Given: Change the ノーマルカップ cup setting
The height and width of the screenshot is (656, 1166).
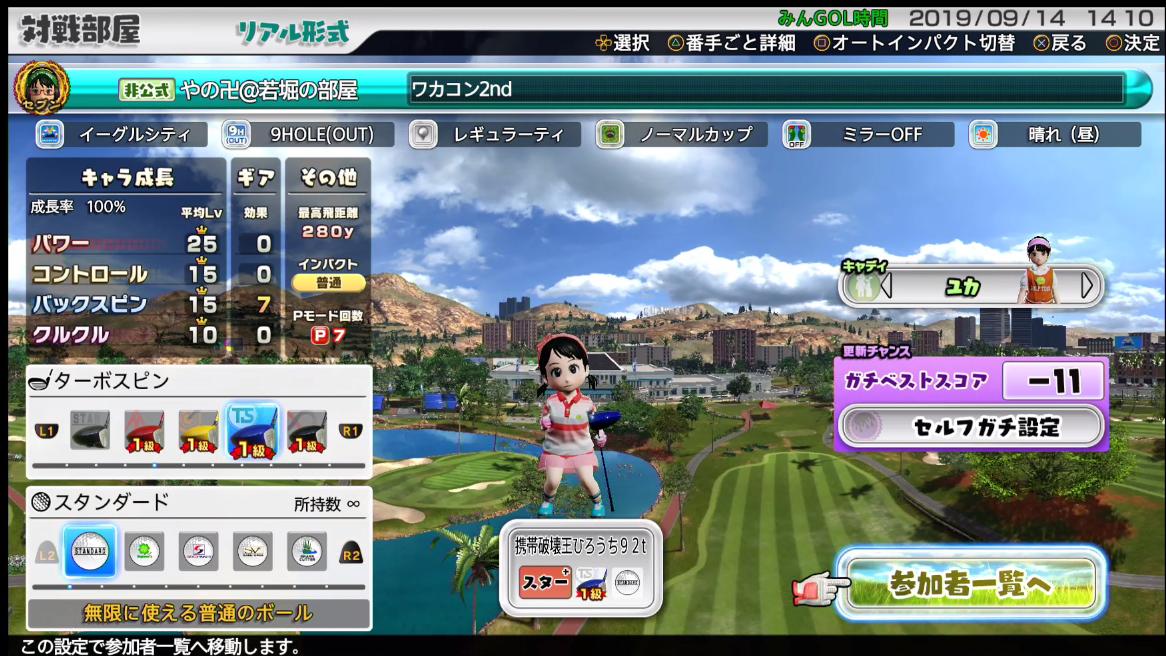Looking at the screenshot, I should click(681, 134).
